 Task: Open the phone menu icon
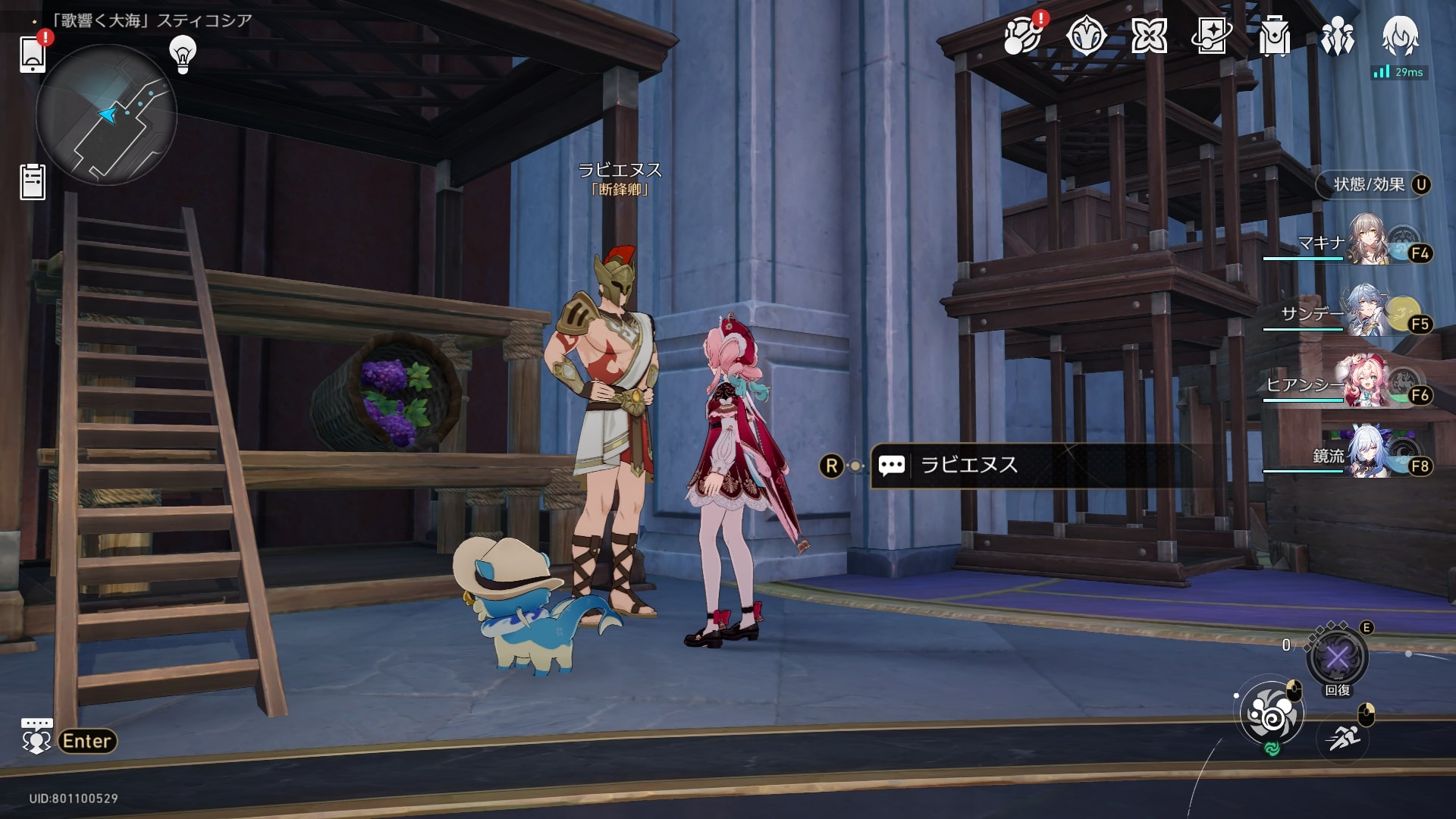32,53
